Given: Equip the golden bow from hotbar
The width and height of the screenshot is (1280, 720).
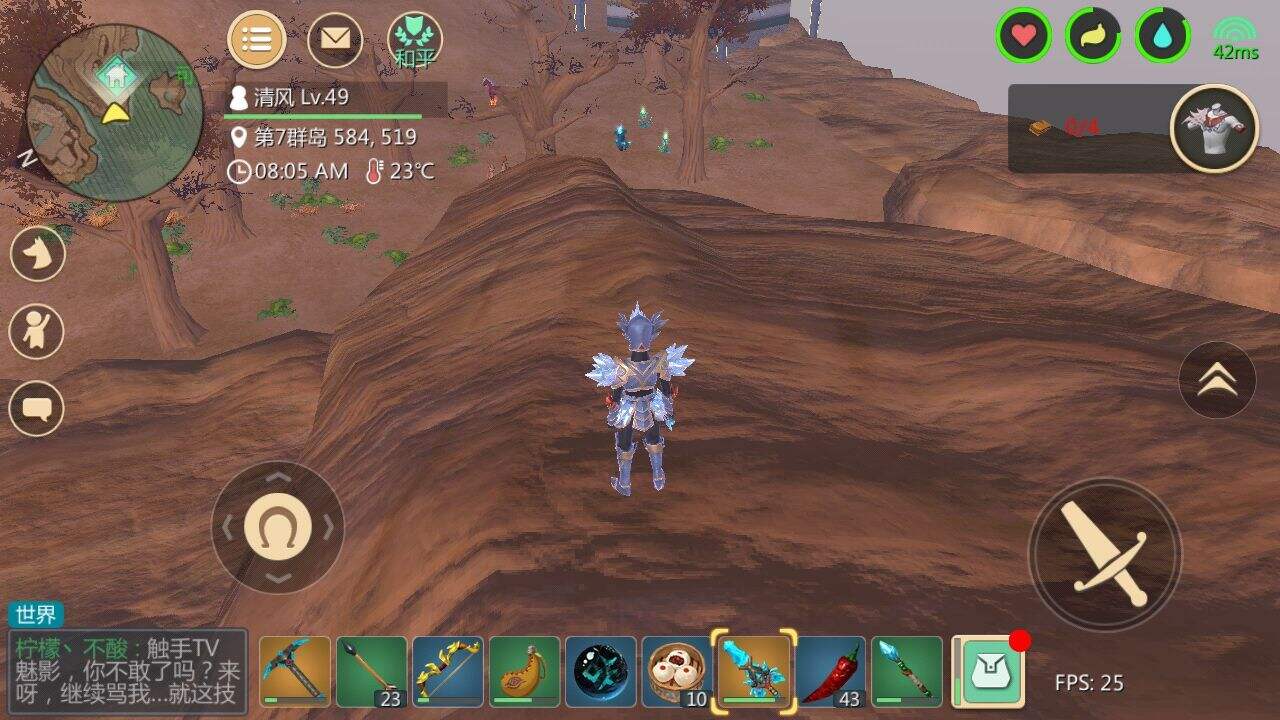Looking at the screenshot, I should 448,671.
